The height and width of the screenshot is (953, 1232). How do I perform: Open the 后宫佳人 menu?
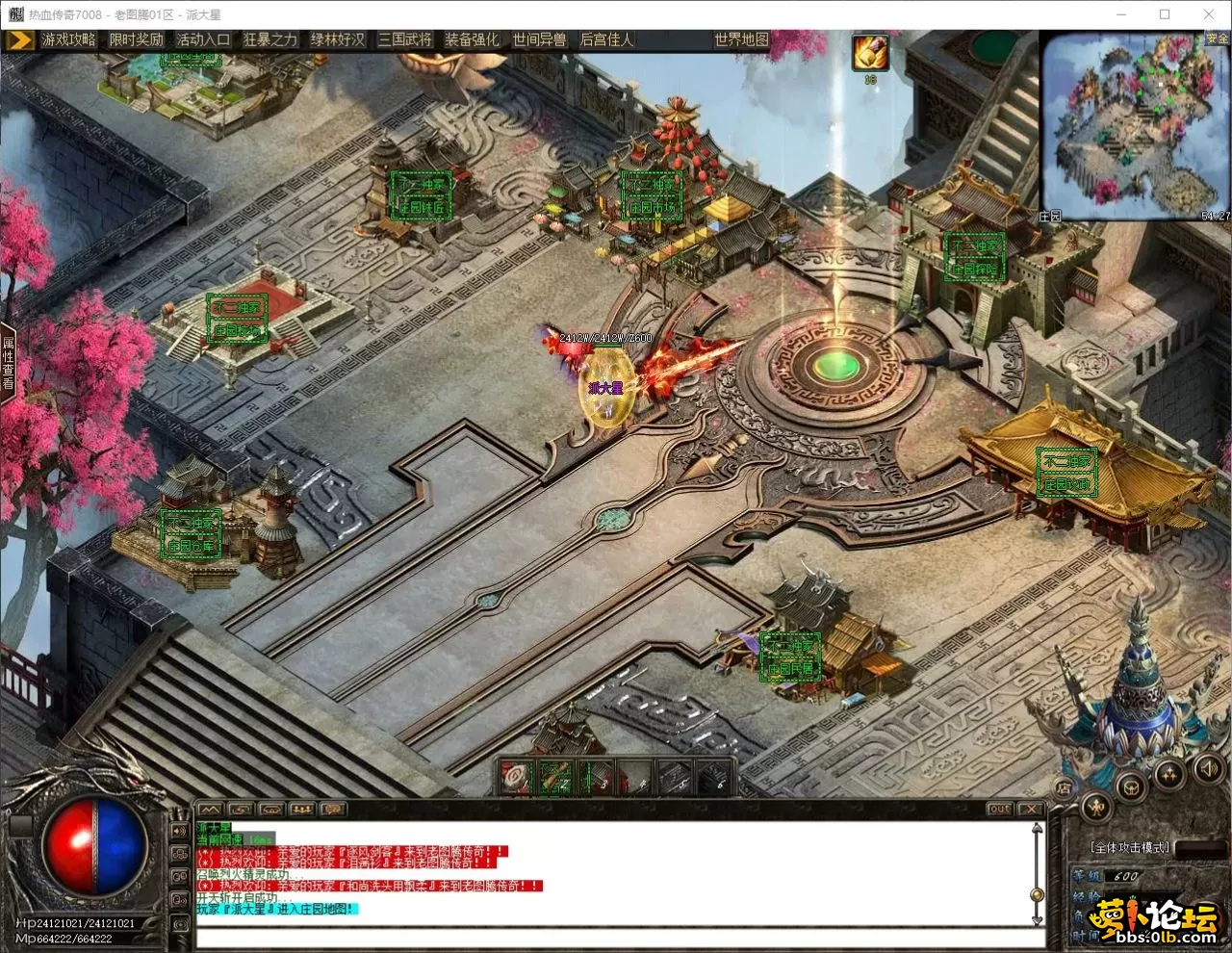606,39
